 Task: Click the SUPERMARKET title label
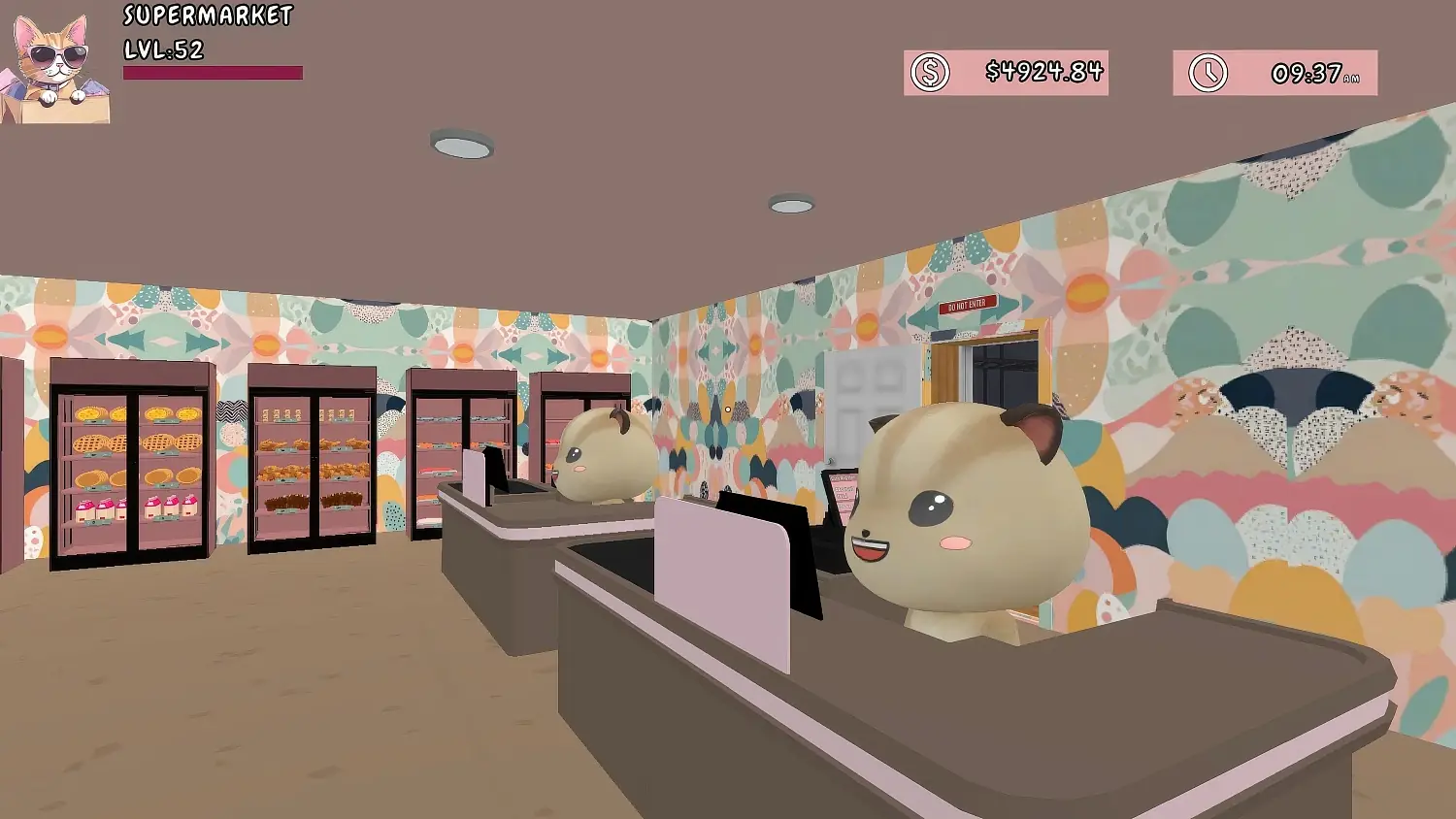207,16
